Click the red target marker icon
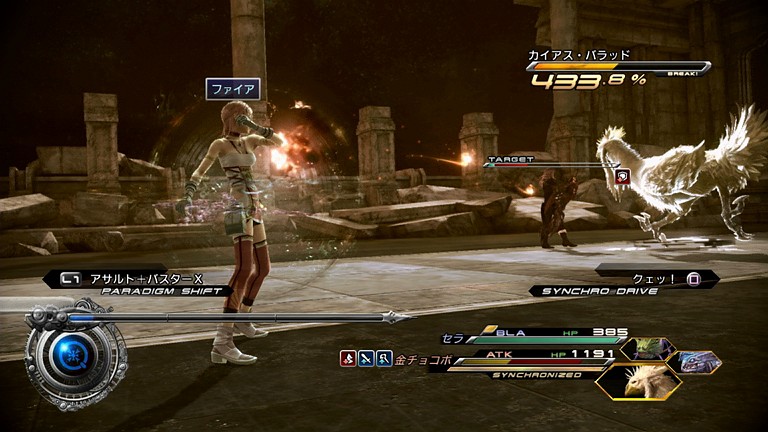The image size is (768, 432). [622, 176]
